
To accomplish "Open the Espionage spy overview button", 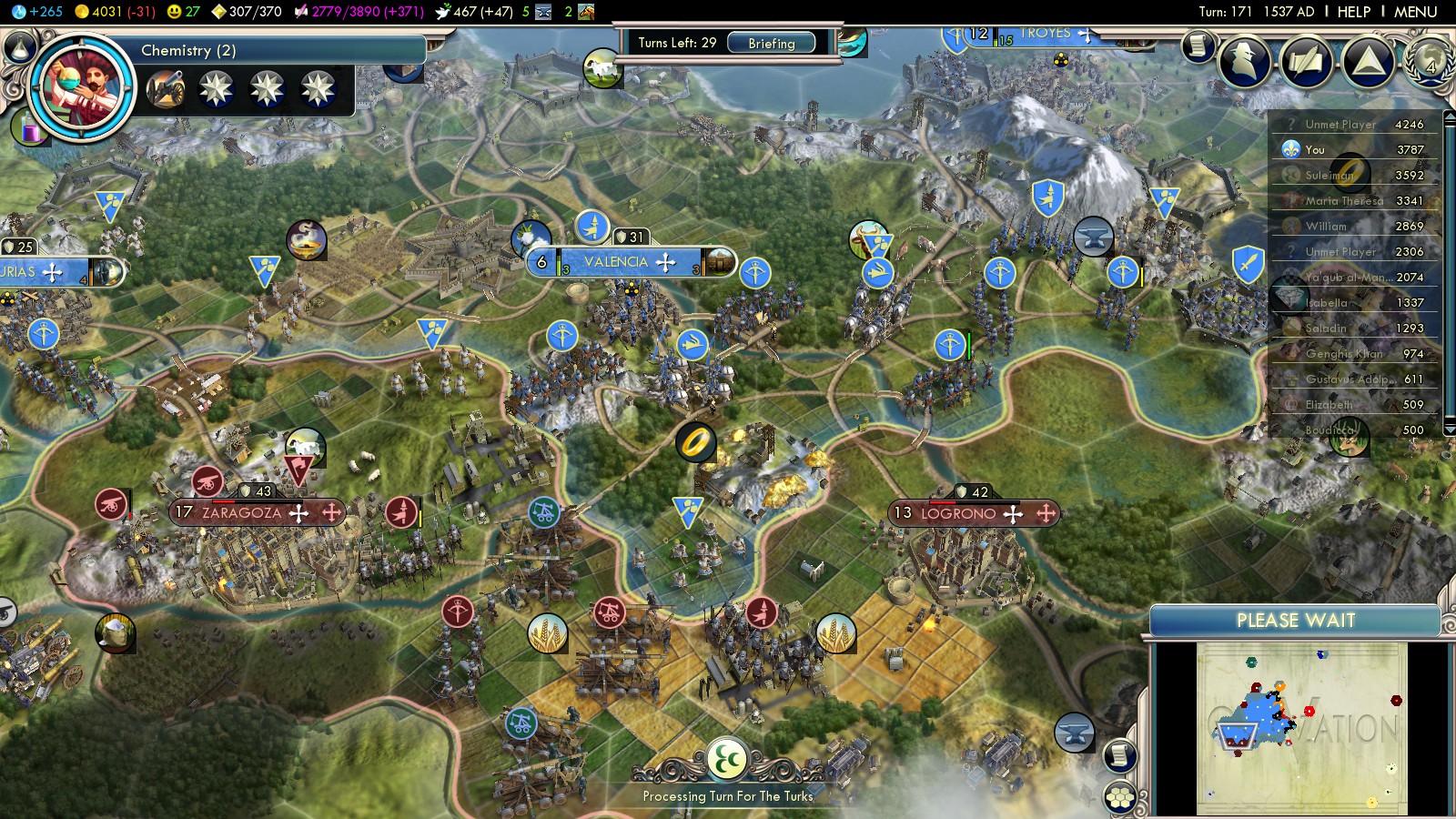I will 1244,62.
